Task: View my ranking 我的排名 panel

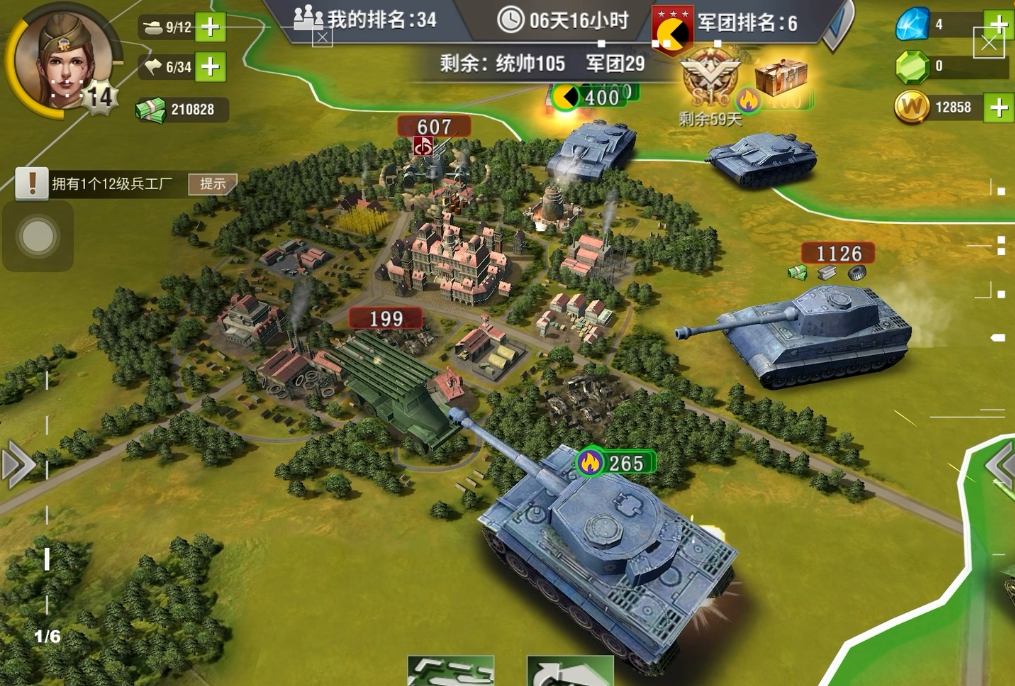Action: coord(366,19)
